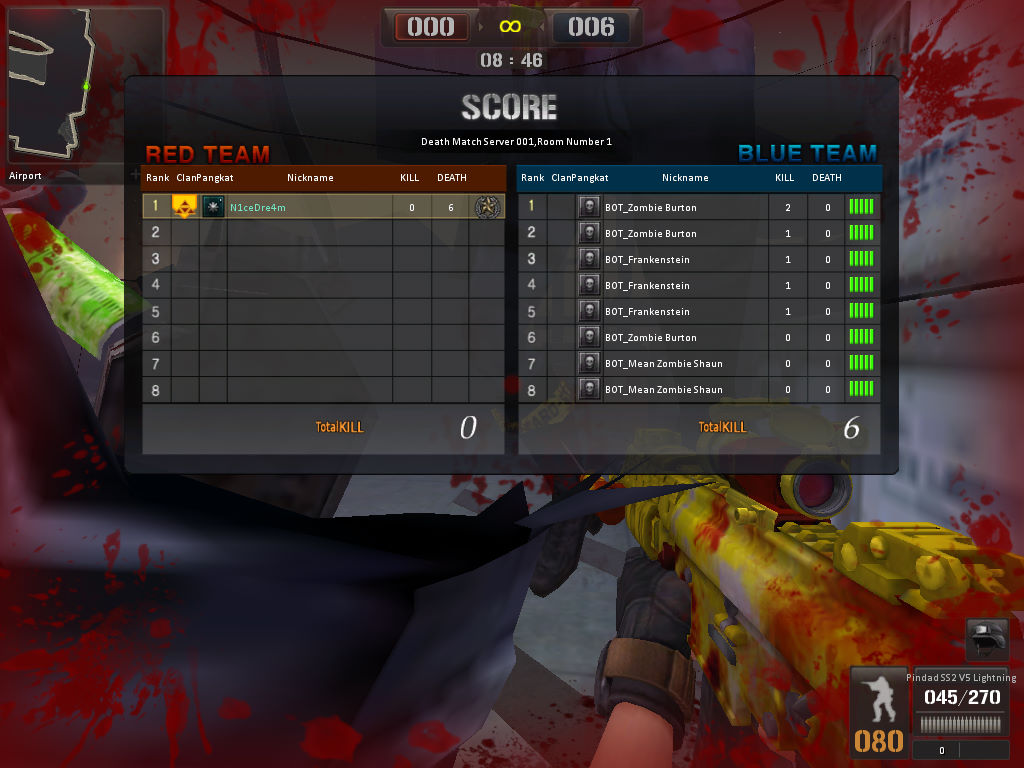Click the skull icon of rank 6 Zombie Burton

[x=589, y=337]
